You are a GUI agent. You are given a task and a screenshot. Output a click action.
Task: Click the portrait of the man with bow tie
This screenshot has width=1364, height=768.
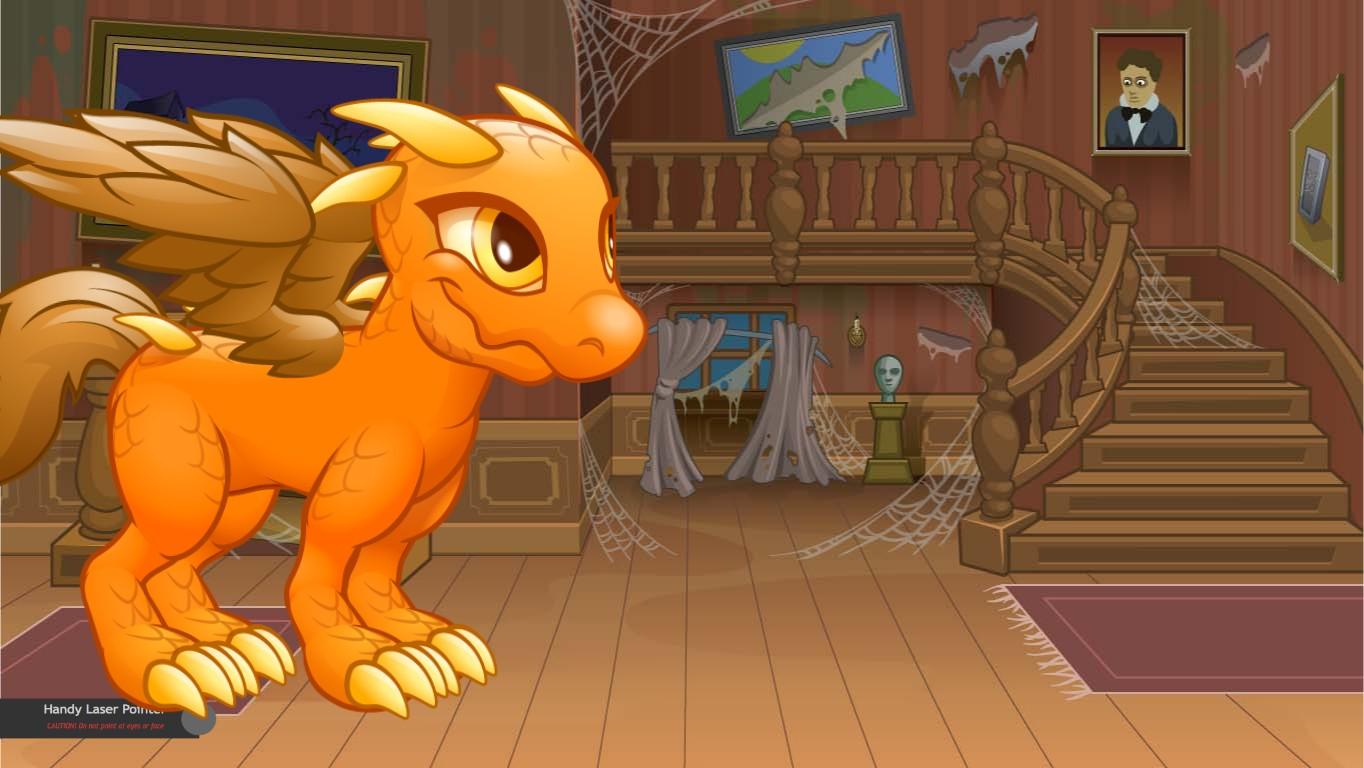1141,92
